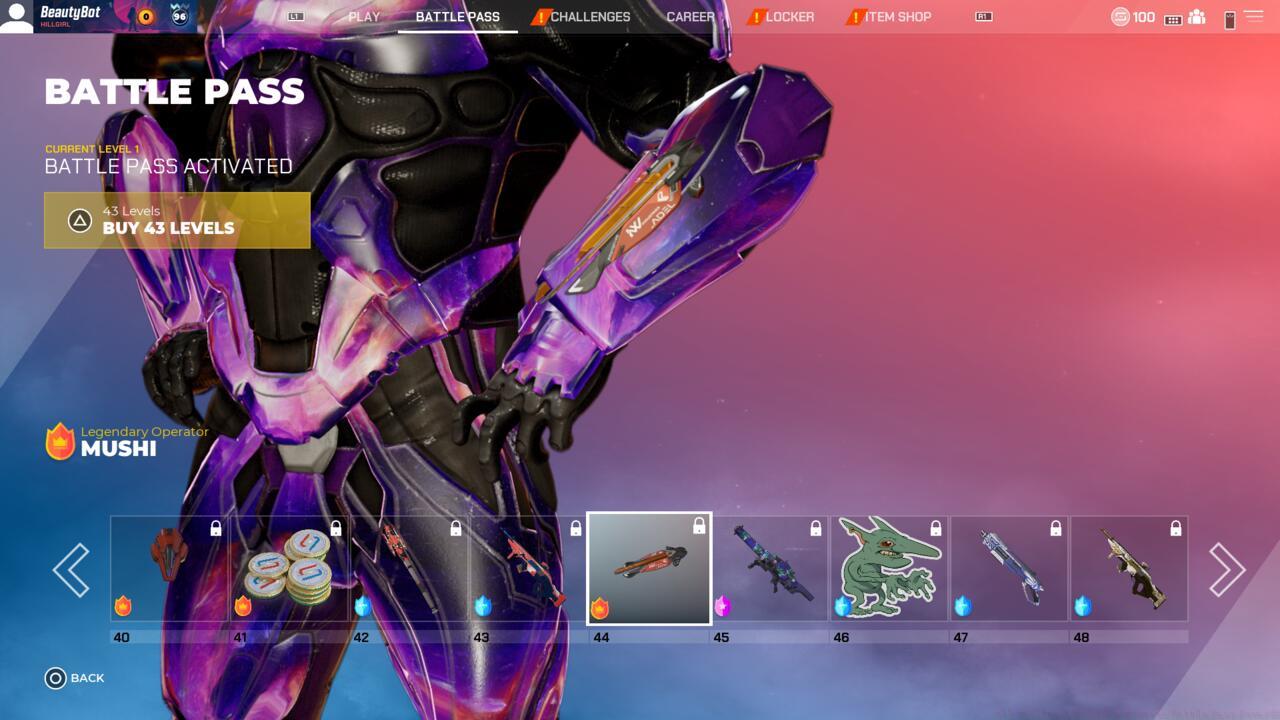Open the Locker tab
The height and width of the screenshot is (720, 1280).
click(x=789, y=17)
